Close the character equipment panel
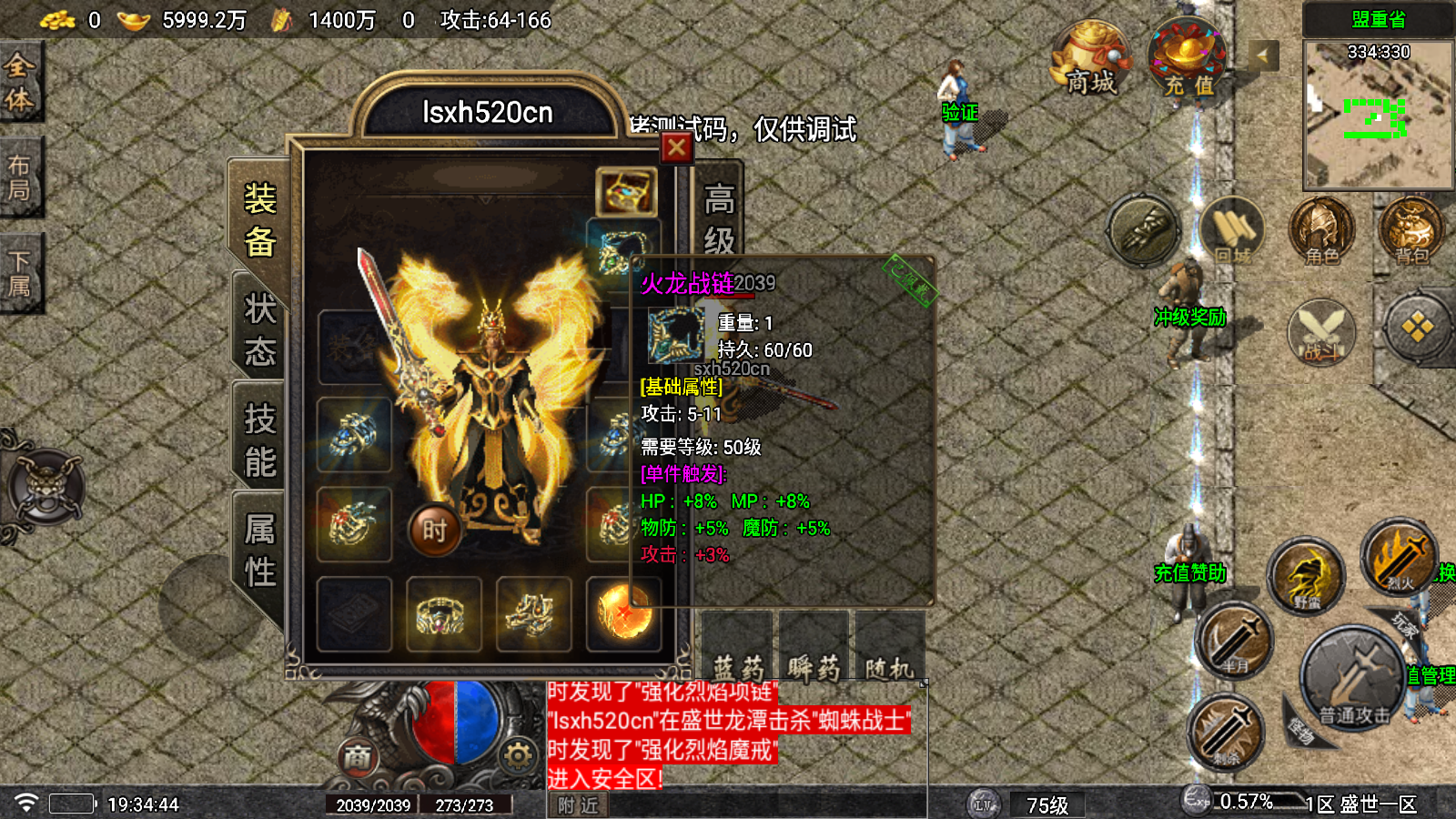Image resolution: width=1456 pixels, height=819 pixels. coord(676,147)
